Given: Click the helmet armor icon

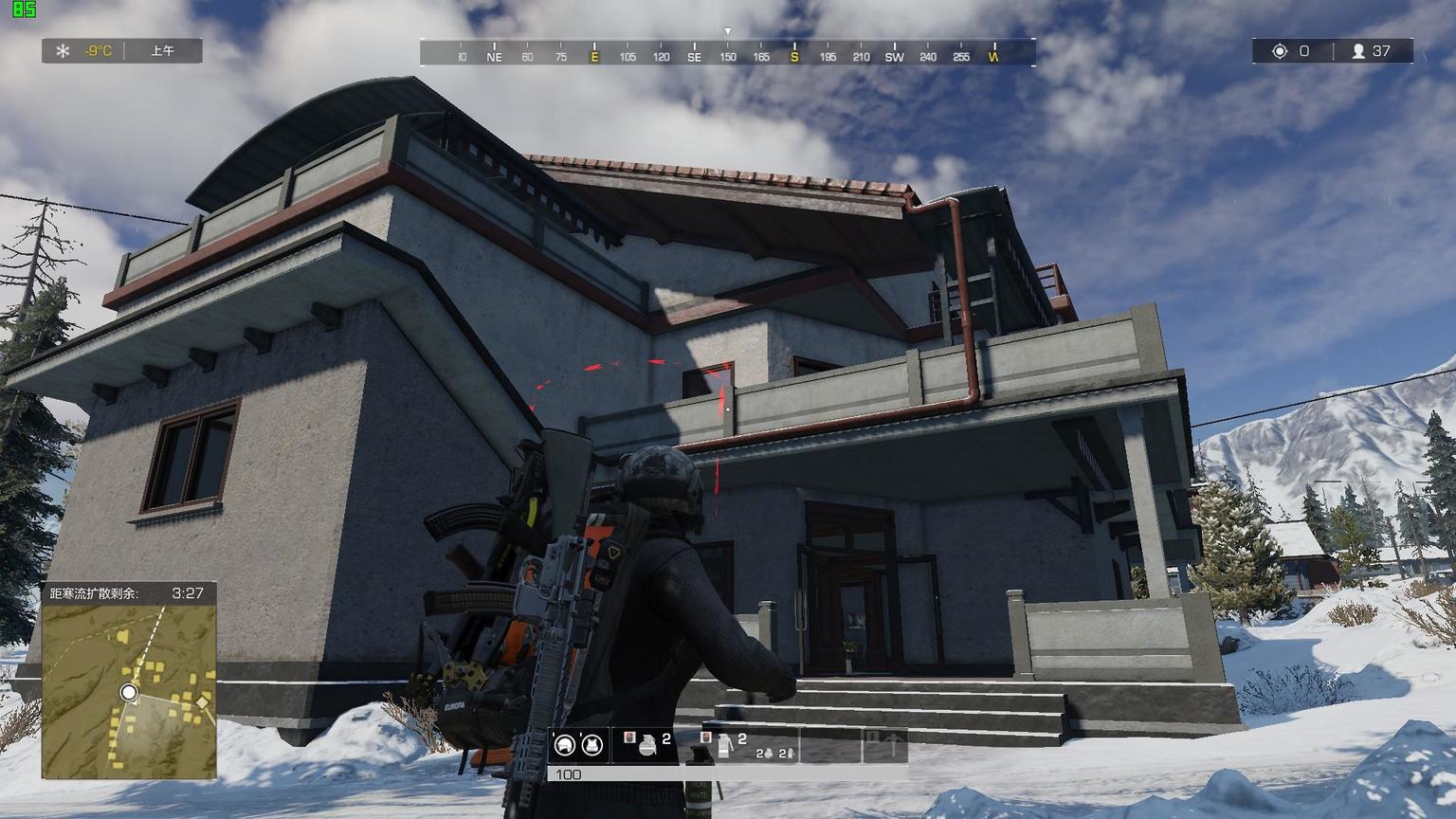Looking at the screenshot, I should click(x=565, y=745).
